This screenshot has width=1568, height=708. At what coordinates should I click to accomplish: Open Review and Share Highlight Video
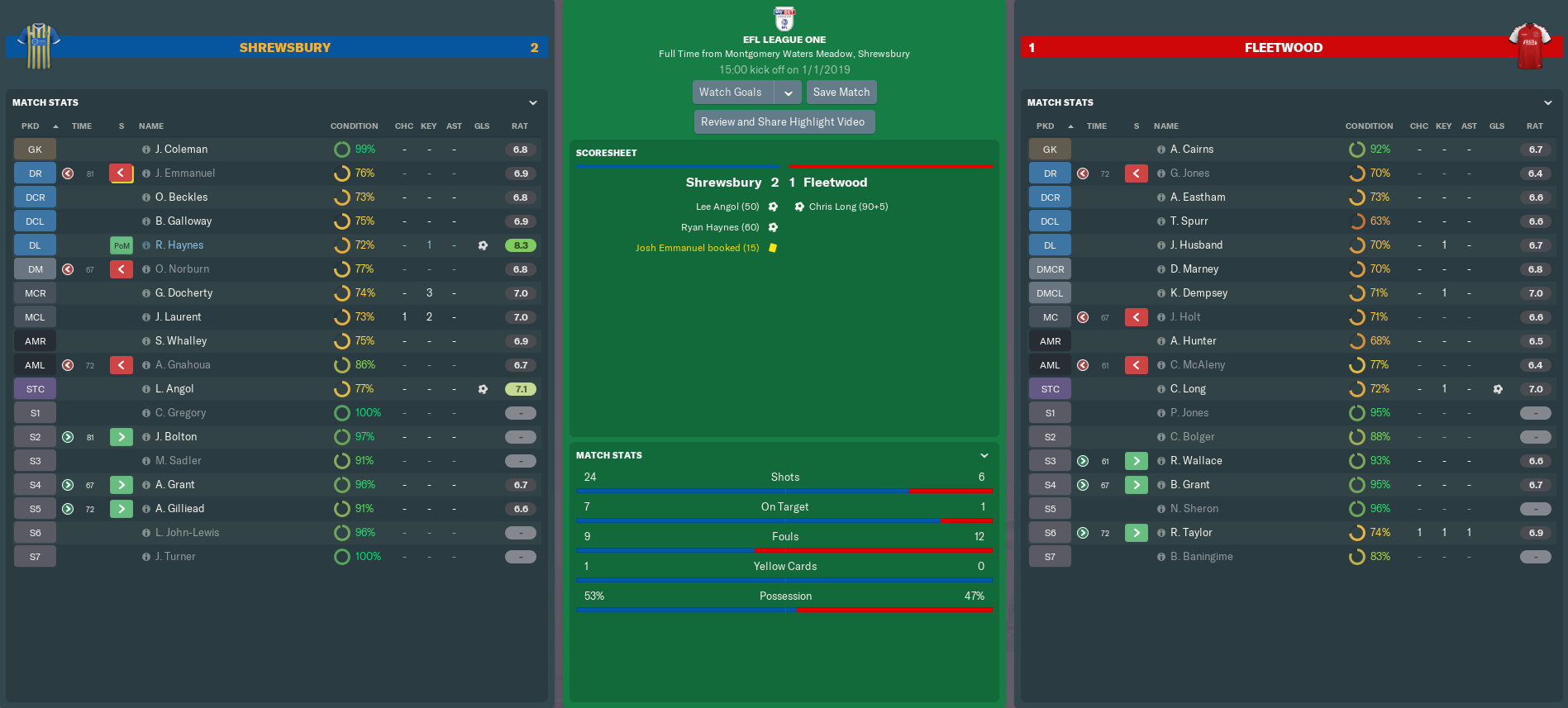[x=783, y=122]
